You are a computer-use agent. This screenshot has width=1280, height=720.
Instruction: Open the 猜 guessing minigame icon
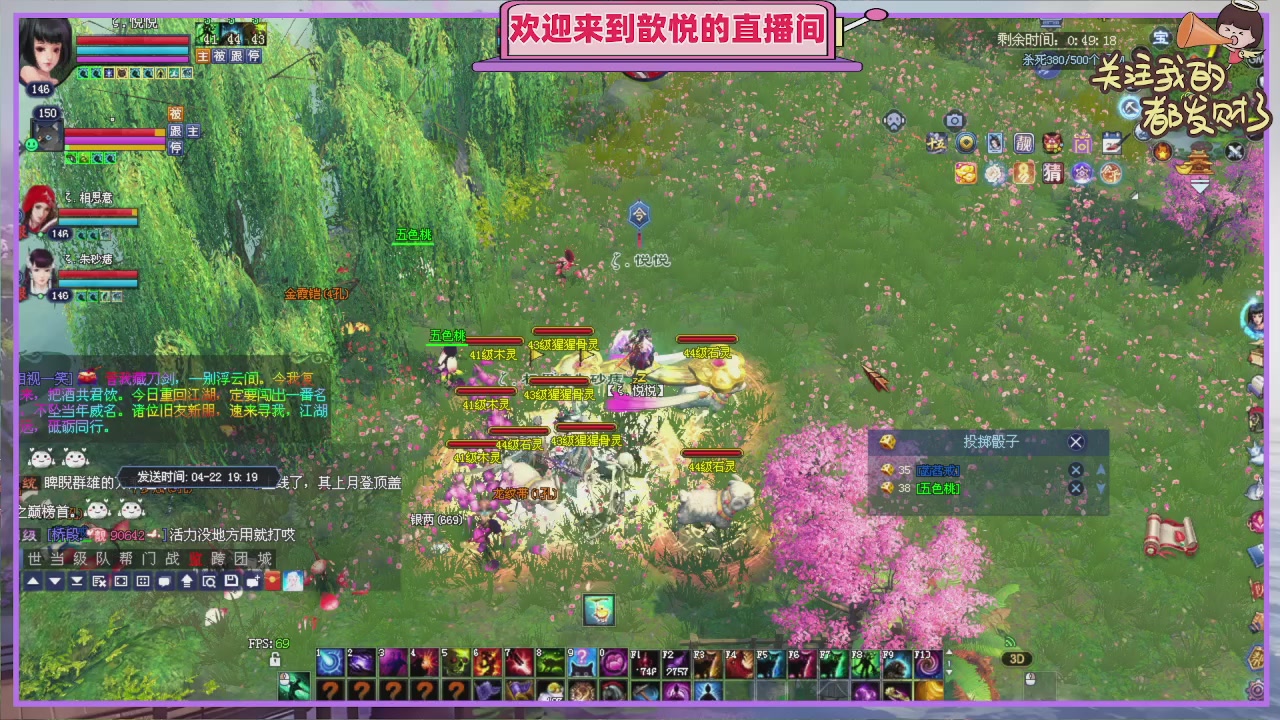[1053, 173]
